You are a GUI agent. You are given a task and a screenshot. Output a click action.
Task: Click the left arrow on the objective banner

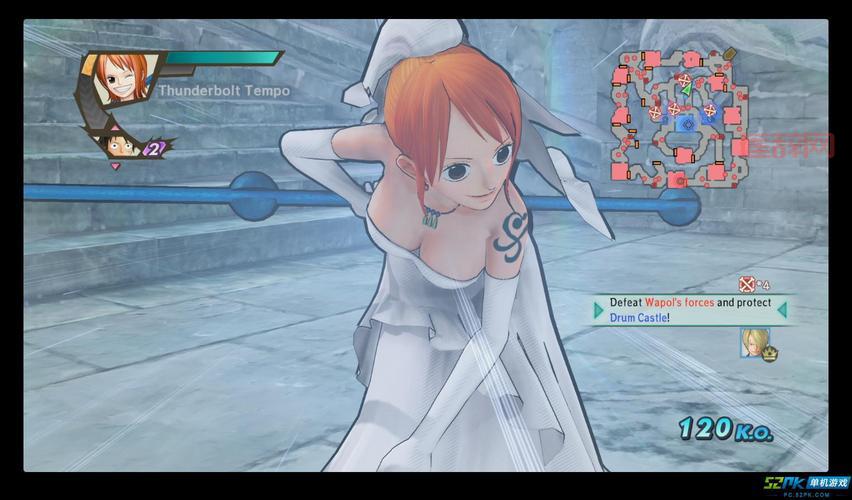597,309
